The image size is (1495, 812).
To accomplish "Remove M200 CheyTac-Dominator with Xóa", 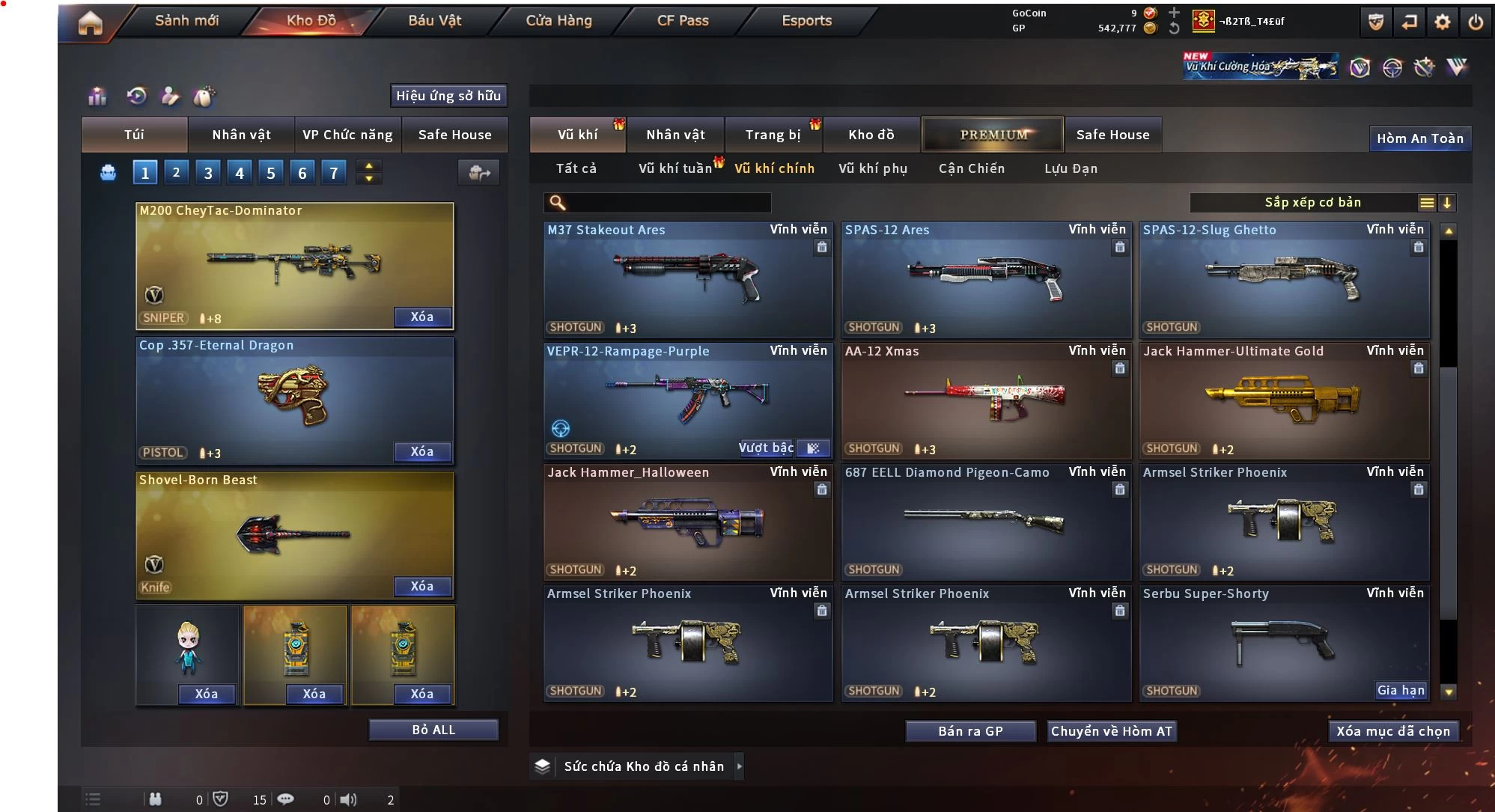I will point(422,317).
